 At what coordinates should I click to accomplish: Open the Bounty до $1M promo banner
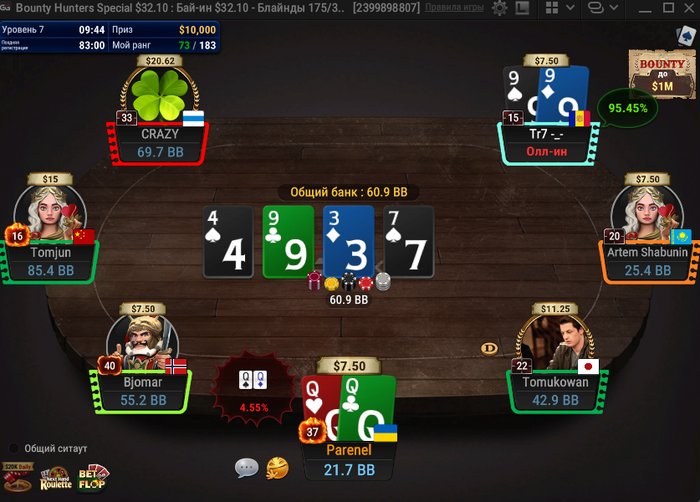pos(661,74)
